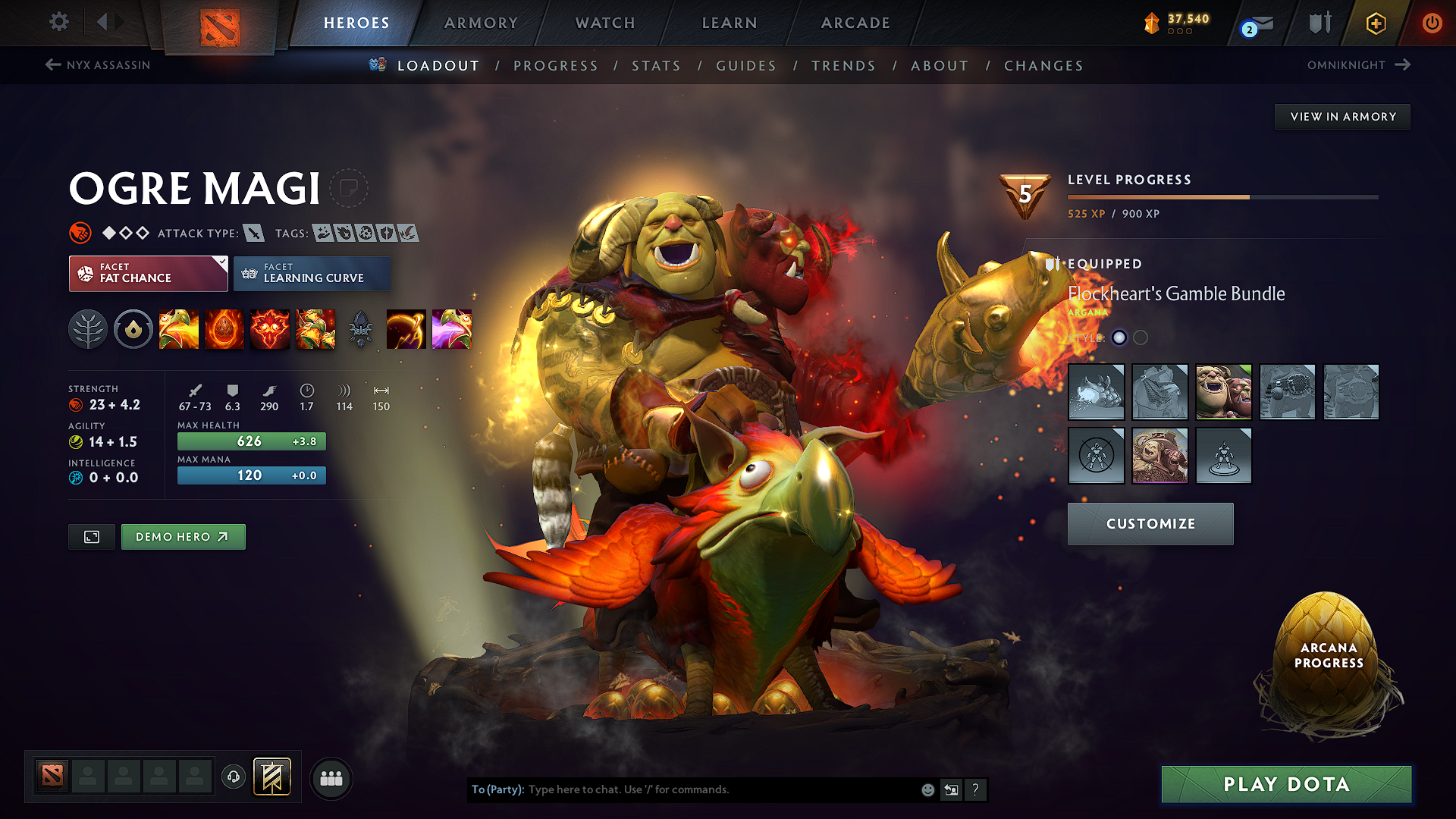Open the innate ability icon
Screen dimensions: 1456x819
click(133, 329)
